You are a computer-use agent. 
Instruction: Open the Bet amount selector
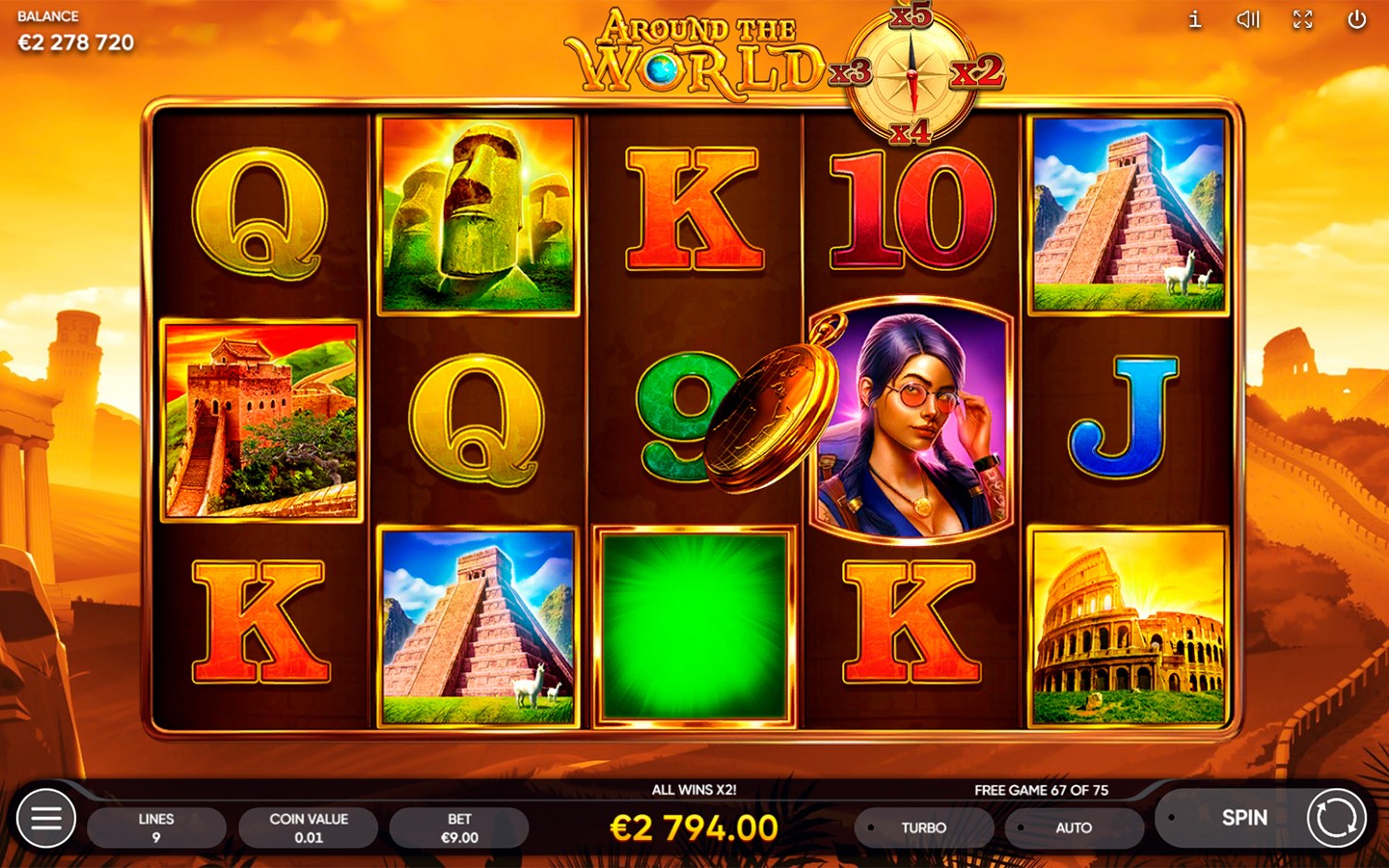459,827
